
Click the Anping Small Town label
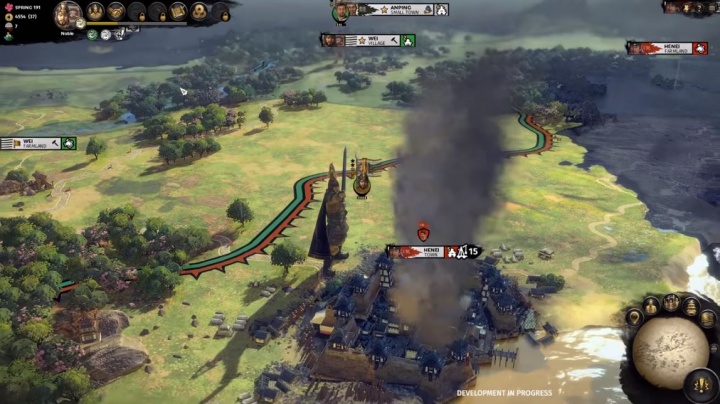[395, 10]
